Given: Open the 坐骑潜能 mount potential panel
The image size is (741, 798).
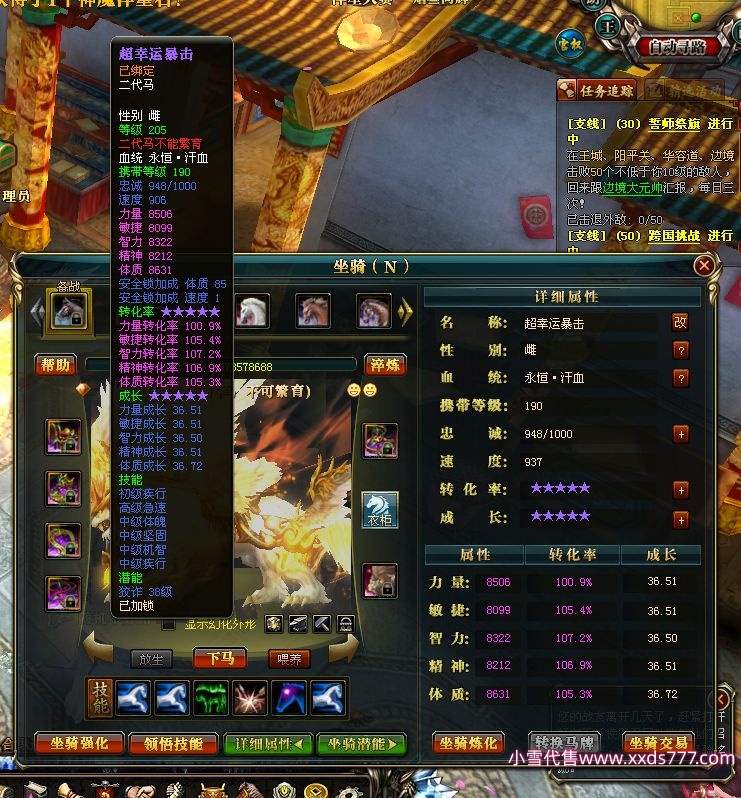Looking at the screenshot, I should point(362,743).
